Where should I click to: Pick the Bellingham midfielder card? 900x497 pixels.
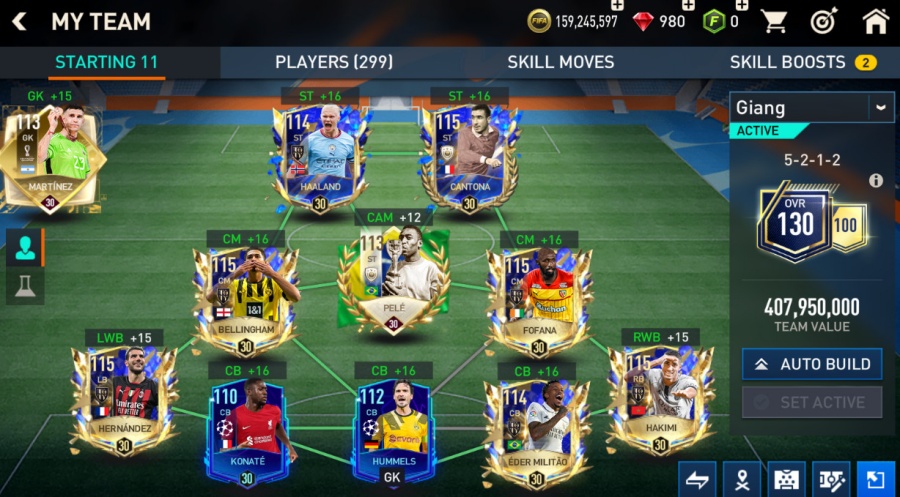tap(245, 295)
